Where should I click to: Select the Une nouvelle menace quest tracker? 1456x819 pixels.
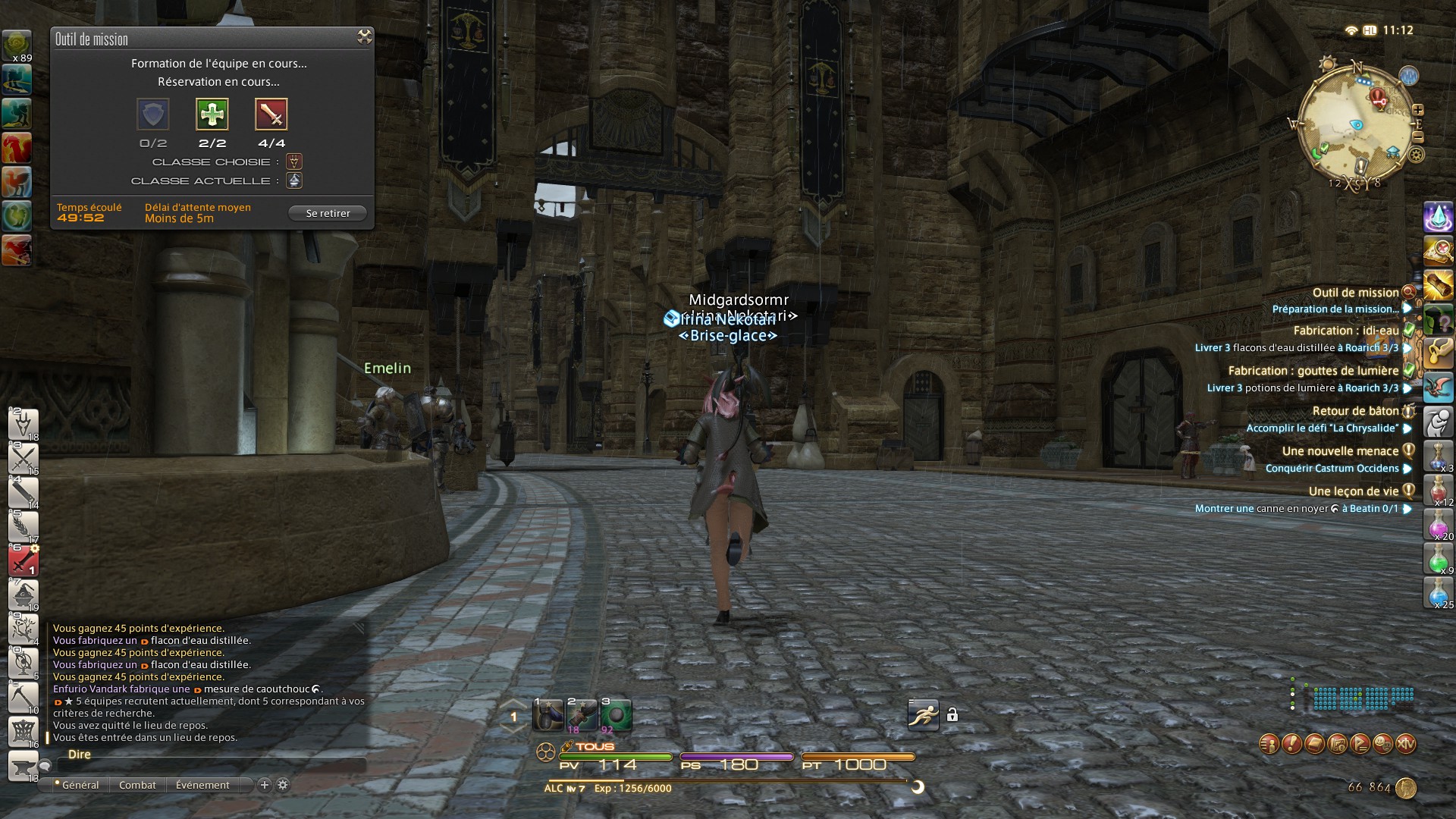pos(1340,451)
